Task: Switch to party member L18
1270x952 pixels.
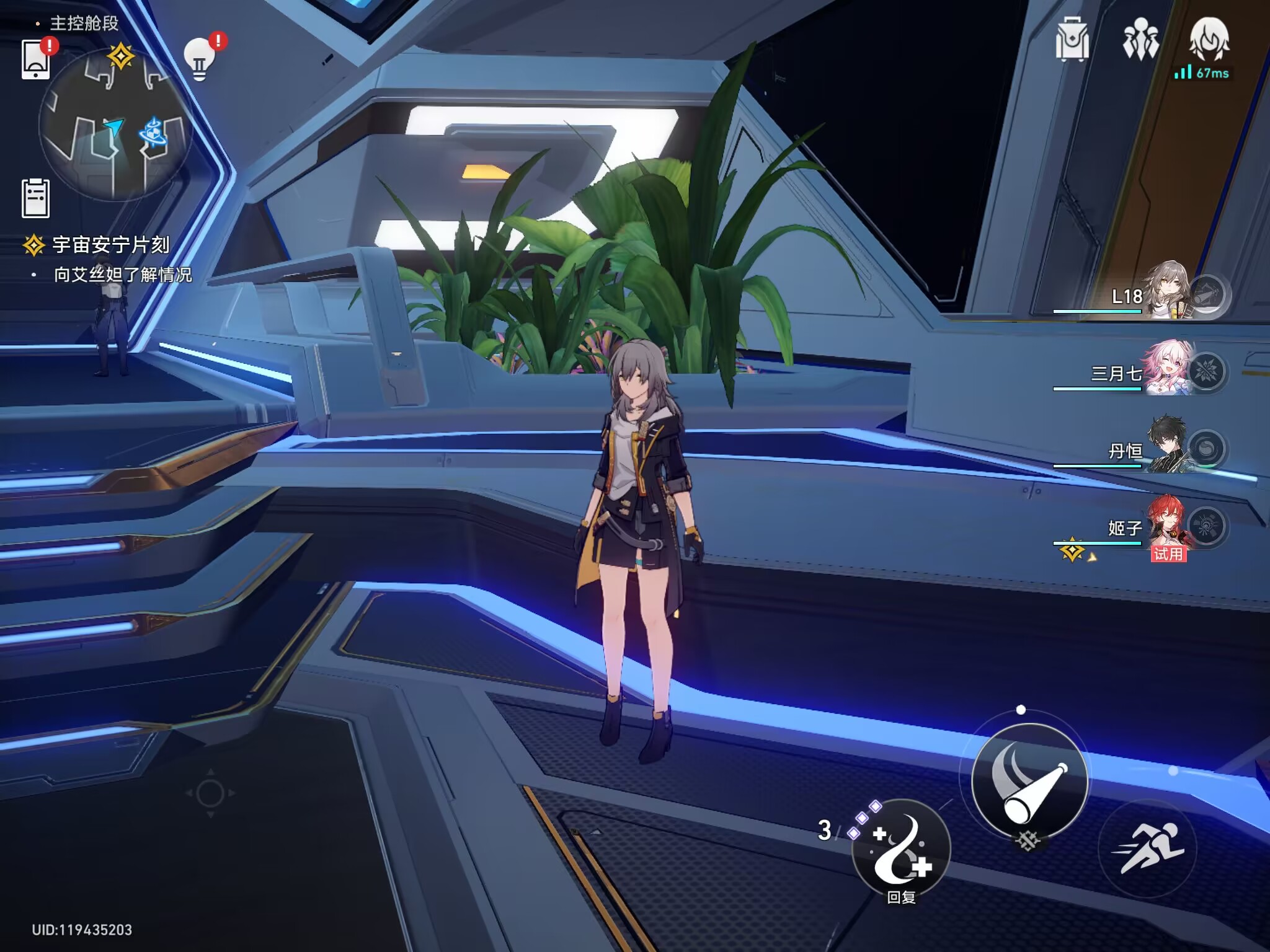Action: (1166, 293)
